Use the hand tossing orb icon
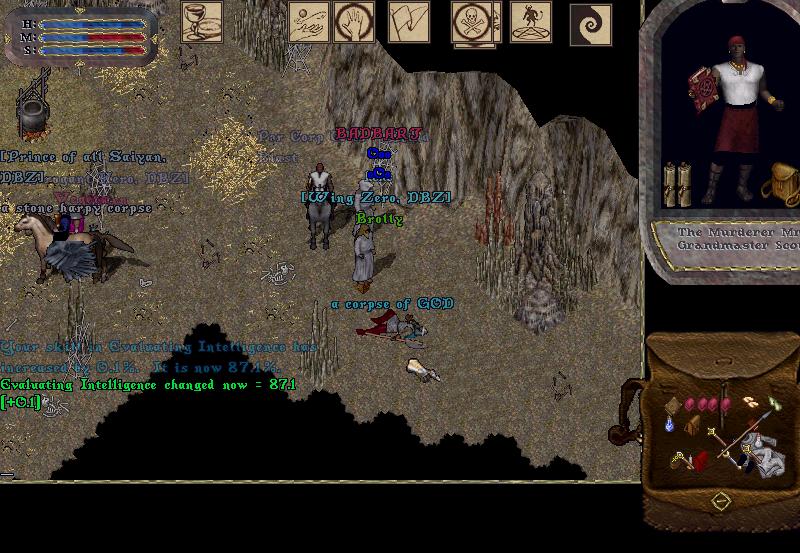 point(309,22)
